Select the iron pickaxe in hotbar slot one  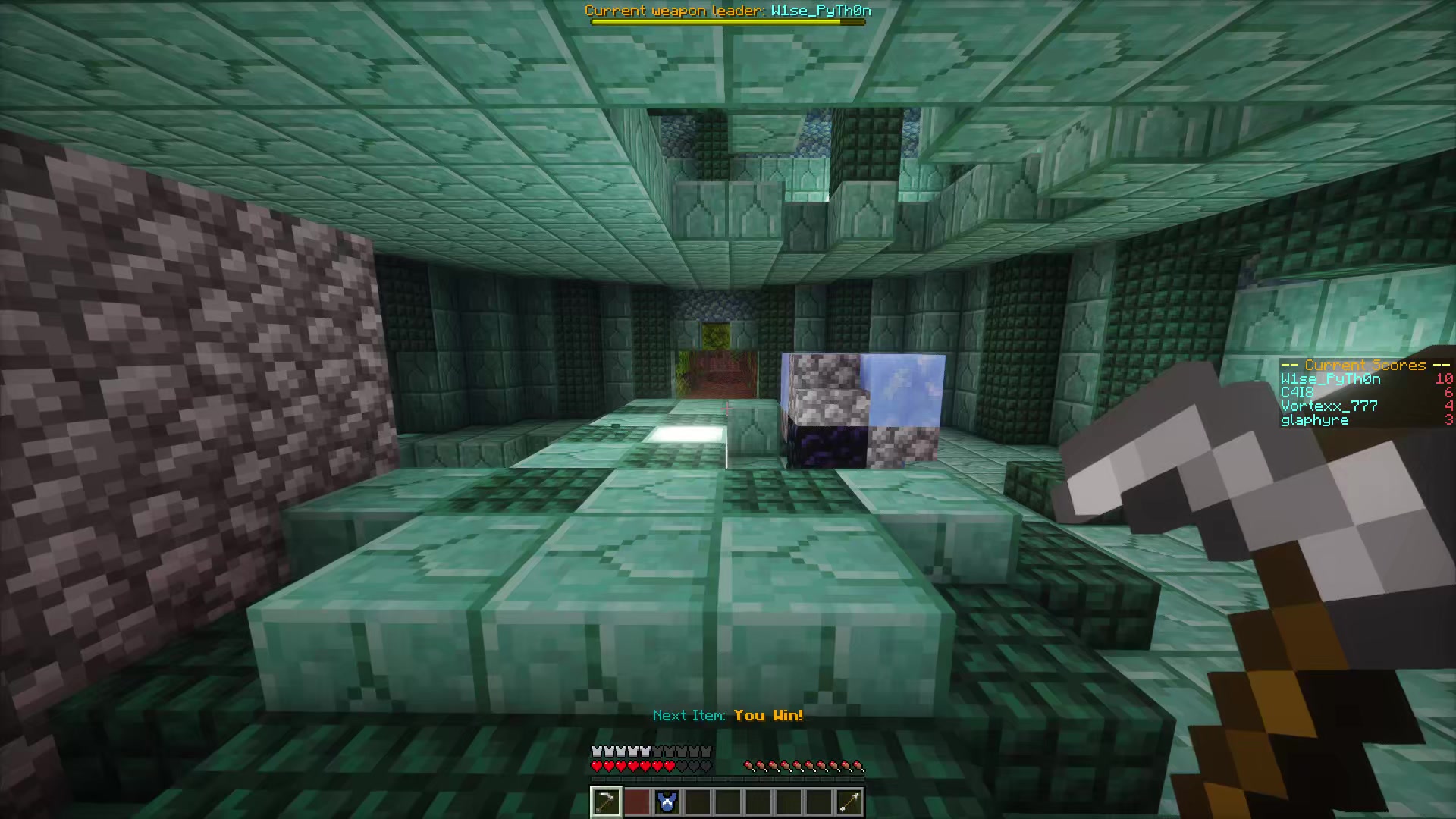607,802
